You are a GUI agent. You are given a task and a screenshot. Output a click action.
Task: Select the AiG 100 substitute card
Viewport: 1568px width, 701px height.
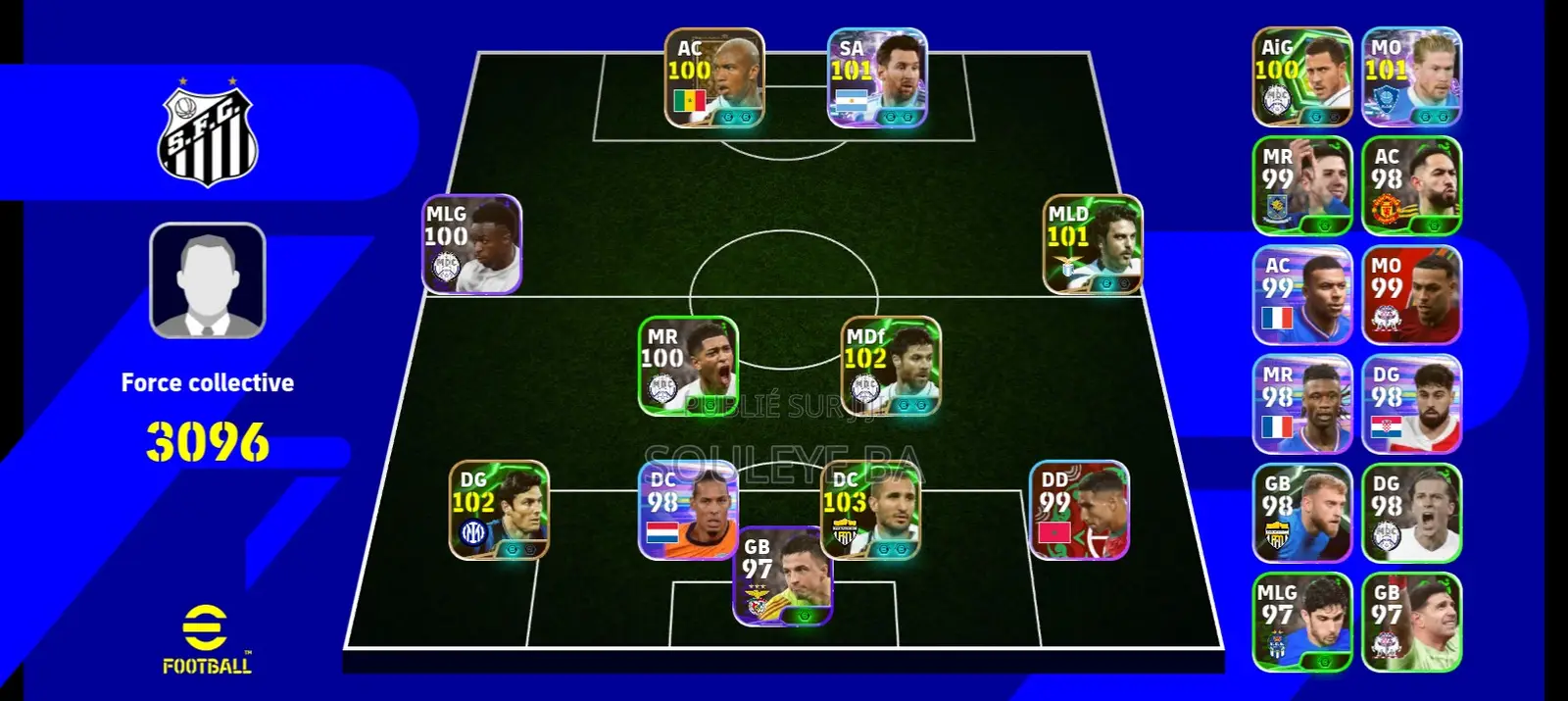1302,77
